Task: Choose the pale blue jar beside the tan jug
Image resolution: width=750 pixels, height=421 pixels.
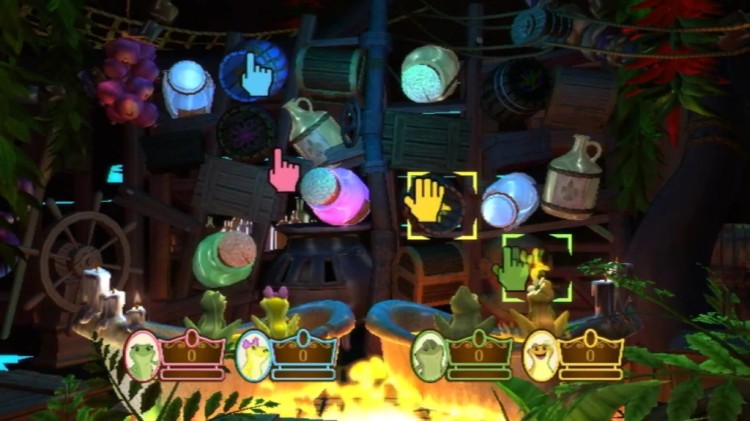Action: pos(509,199)
